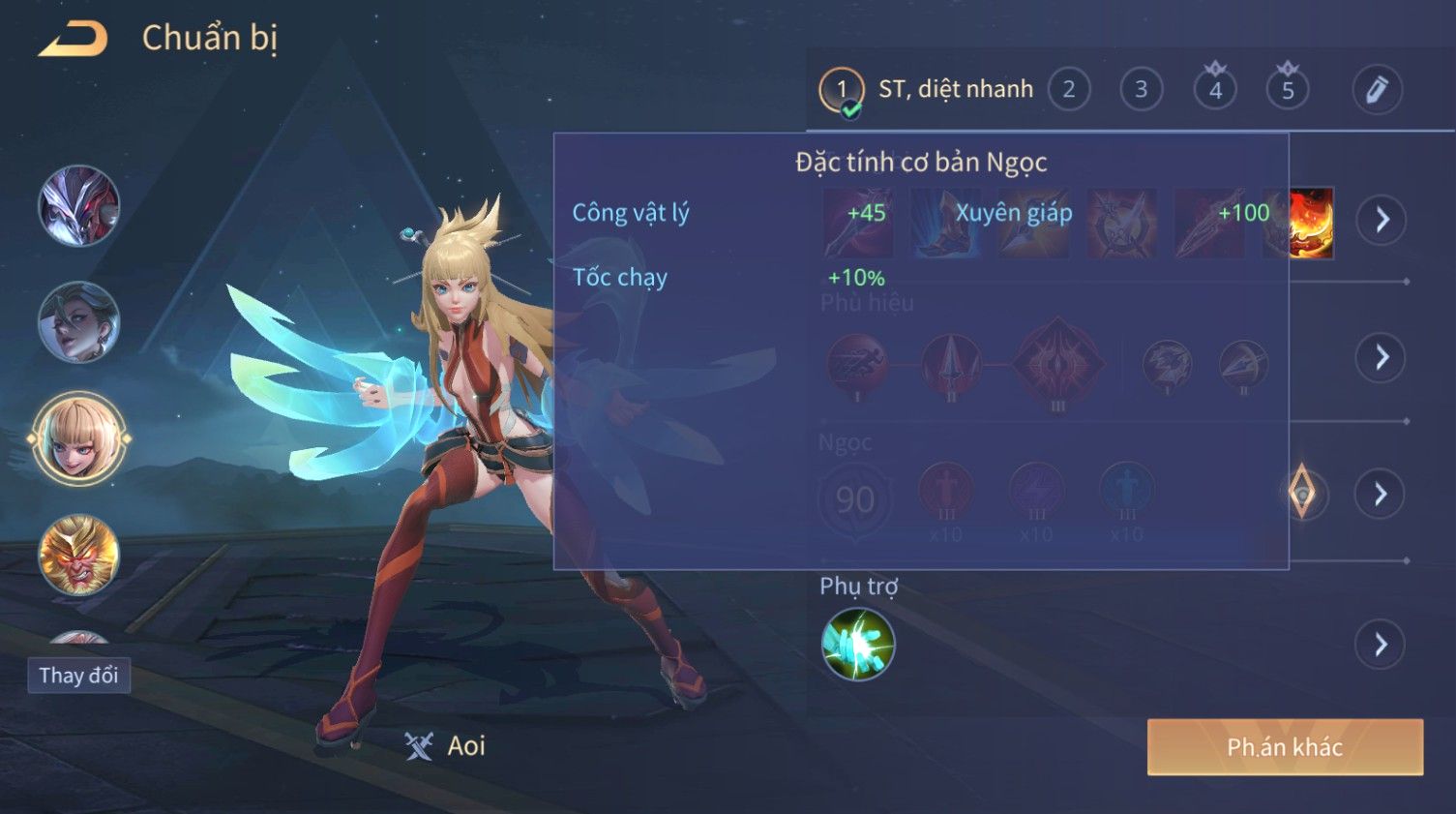
Task: Click the Thay đổi button
Action: click(x=78, y=676)
